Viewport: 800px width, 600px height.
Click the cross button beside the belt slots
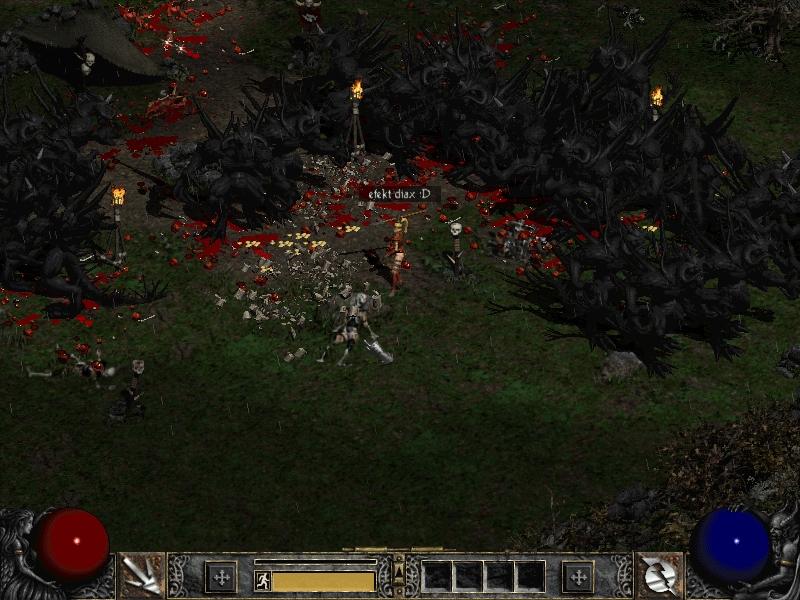[577, 576]
